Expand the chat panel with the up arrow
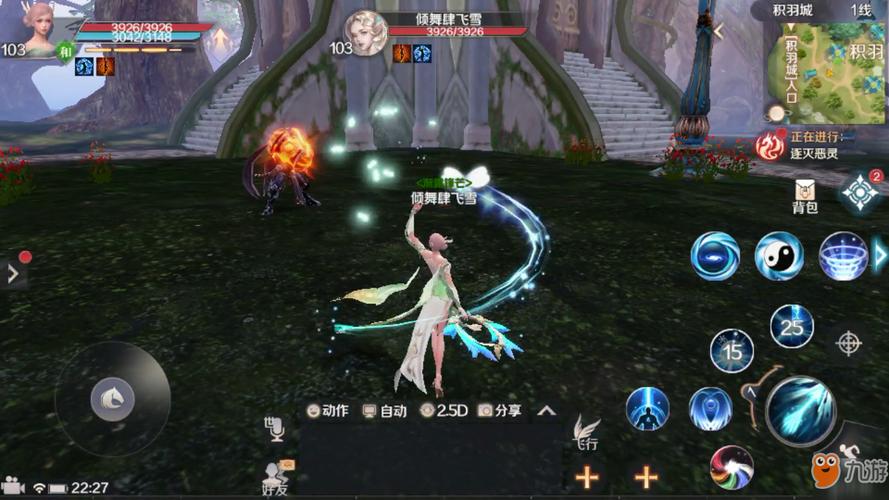This screenshot has height=500, width=889. click(x=546, y=410)
